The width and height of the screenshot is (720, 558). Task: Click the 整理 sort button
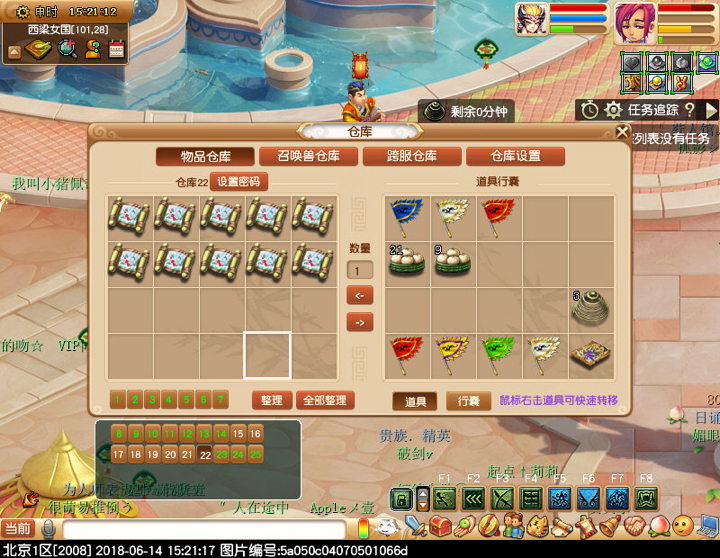(x=271, y=400)
